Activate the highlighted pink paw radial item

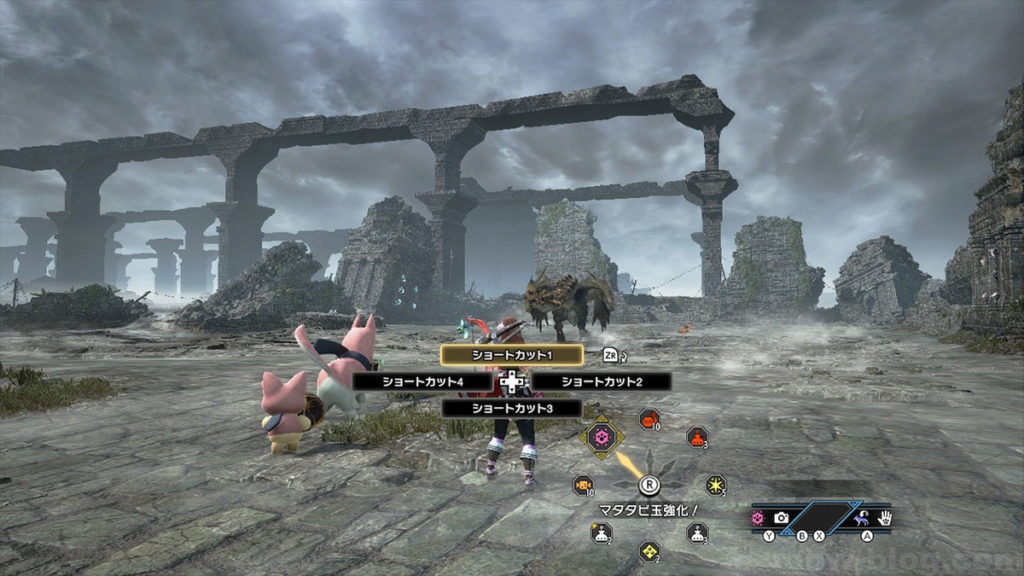click(x=601, y=437)
